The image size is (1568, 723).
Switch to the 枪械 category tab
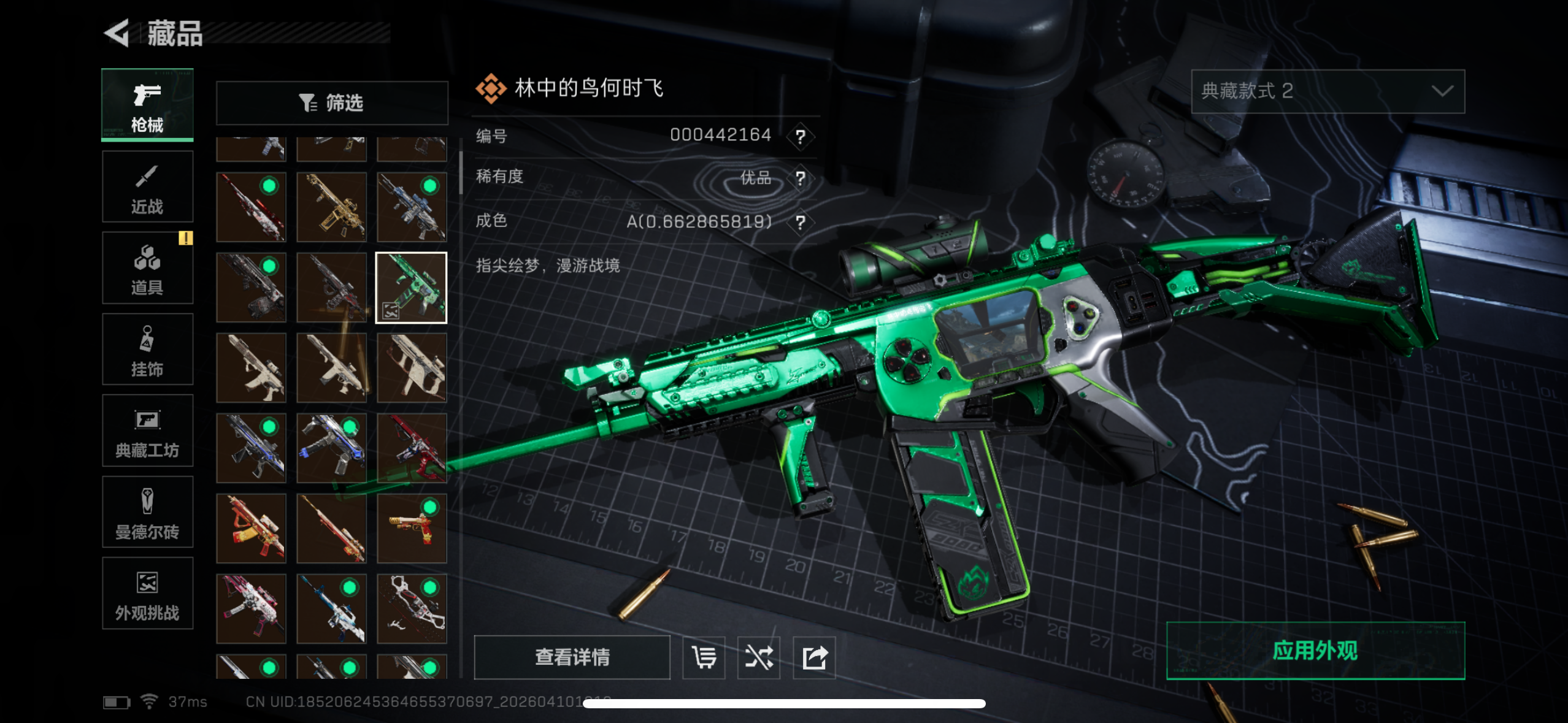coord(147,105)
